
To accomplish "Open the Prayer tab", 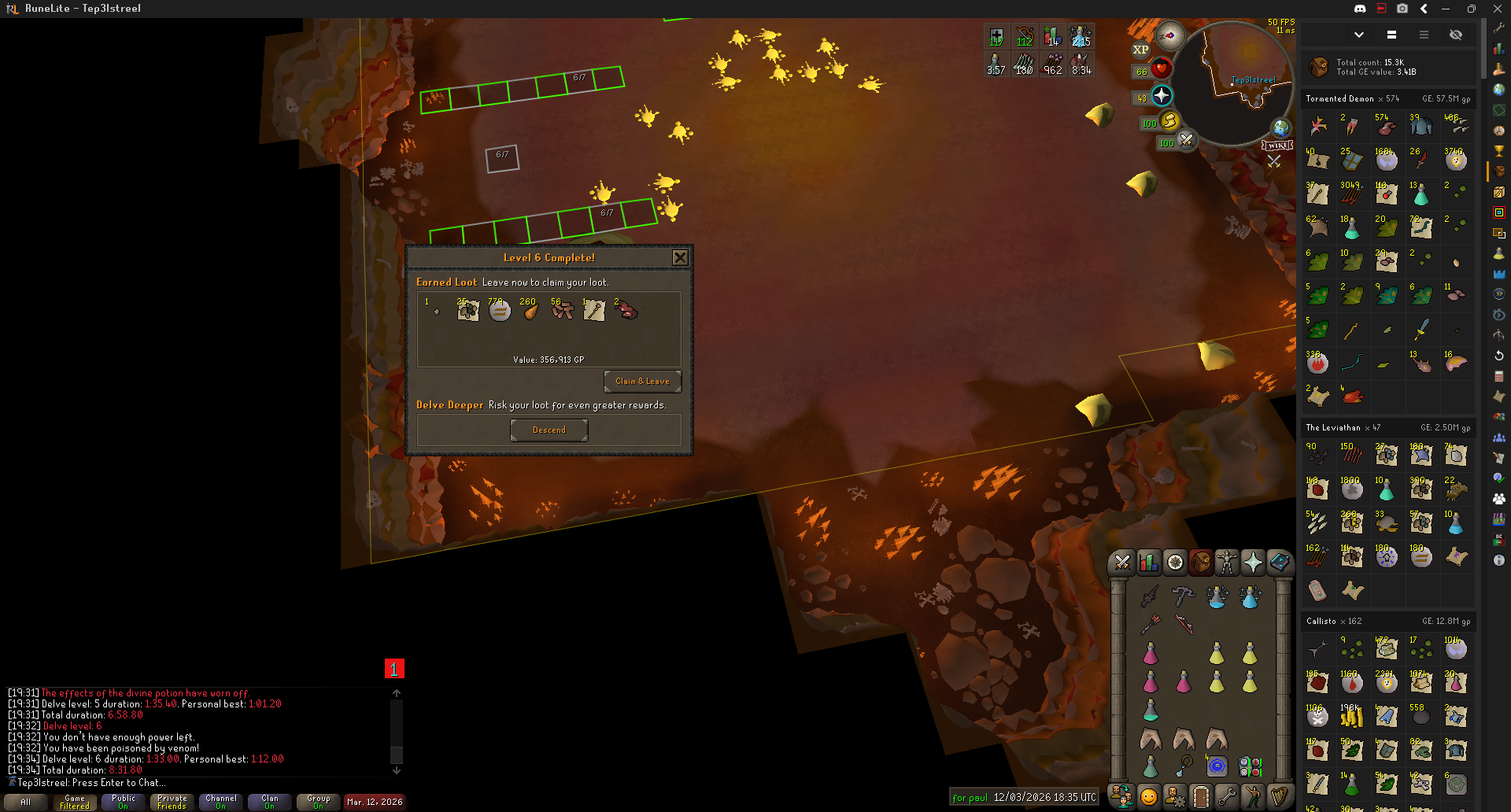I will pyautogui.click(x=1252, y=562).
